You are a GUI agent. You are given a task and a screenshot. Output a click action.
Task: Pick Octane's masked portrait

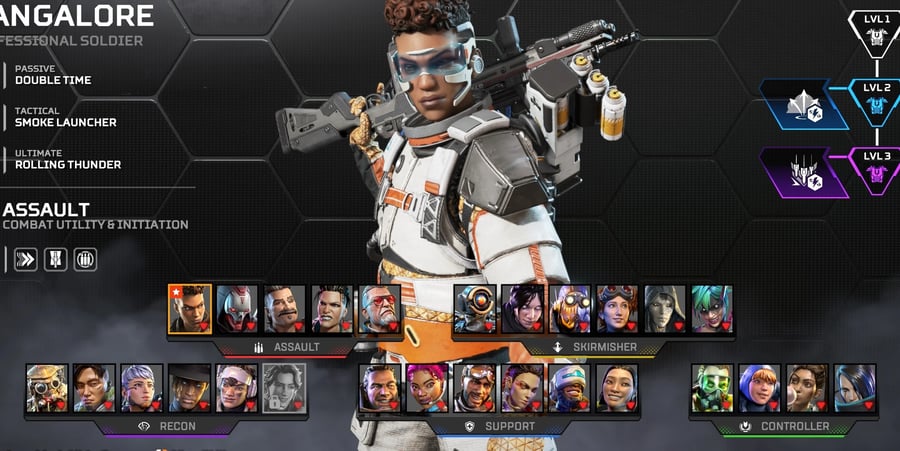click(569, 308)
